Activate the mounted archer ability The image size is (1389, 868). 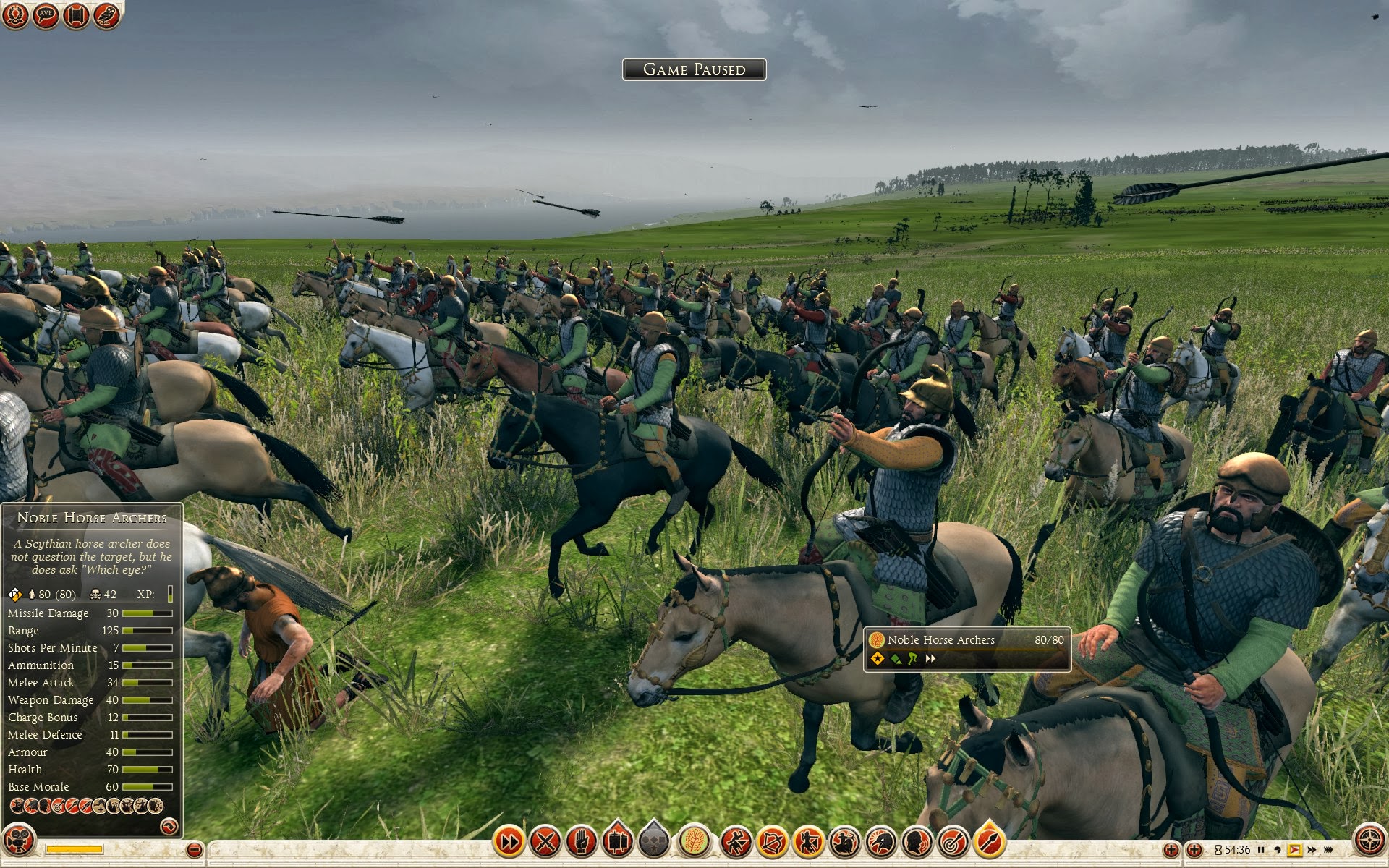click(844, 841)
